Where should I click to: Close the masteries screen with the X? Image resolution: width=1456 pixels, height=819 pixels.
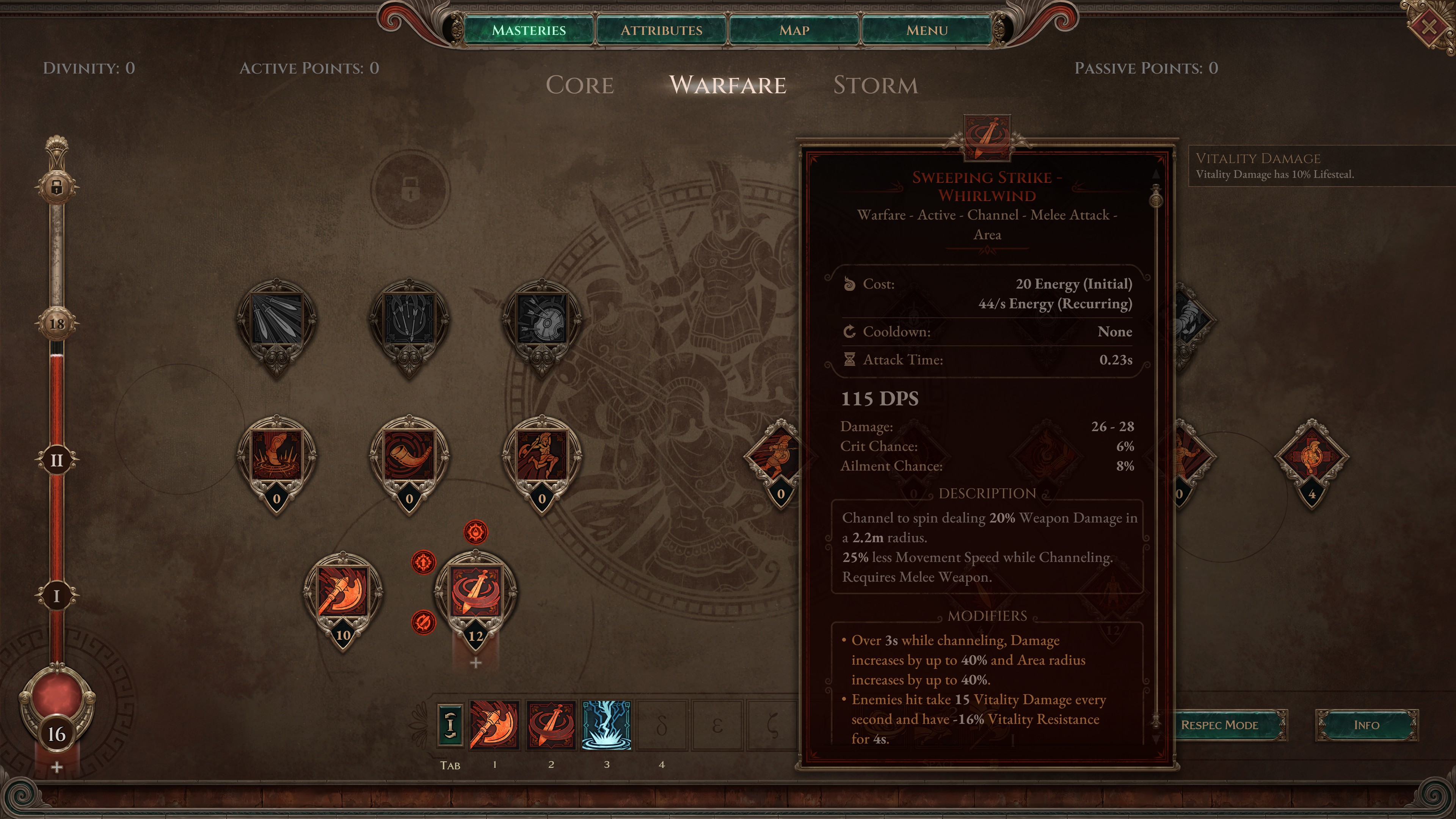click(x=1428, y=26)
